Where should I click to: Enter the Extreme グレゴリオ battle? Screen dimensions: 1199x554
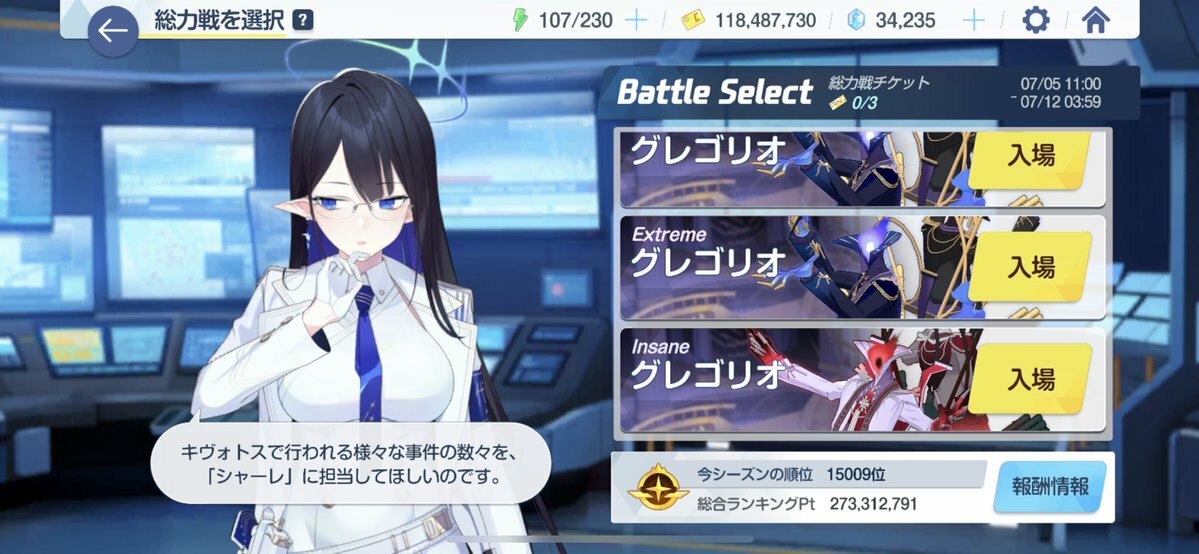click(x=1030, y=266)
